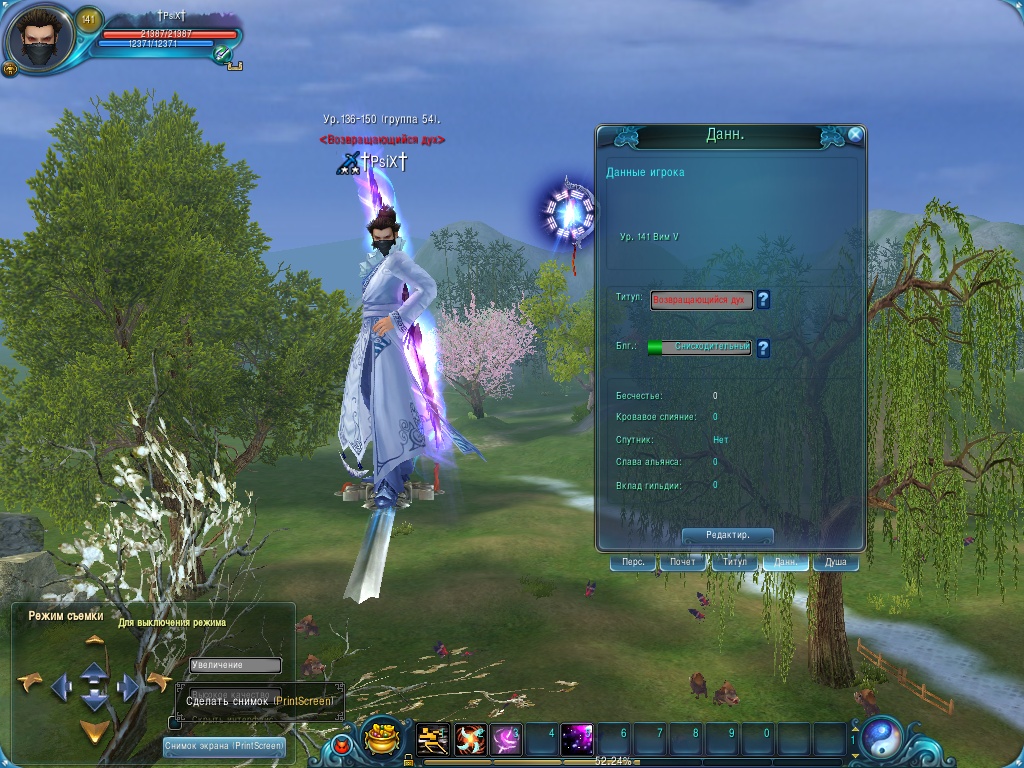Click the Редактир. button
This screenshot has height=768, width=1024.
tap(727, 536)
